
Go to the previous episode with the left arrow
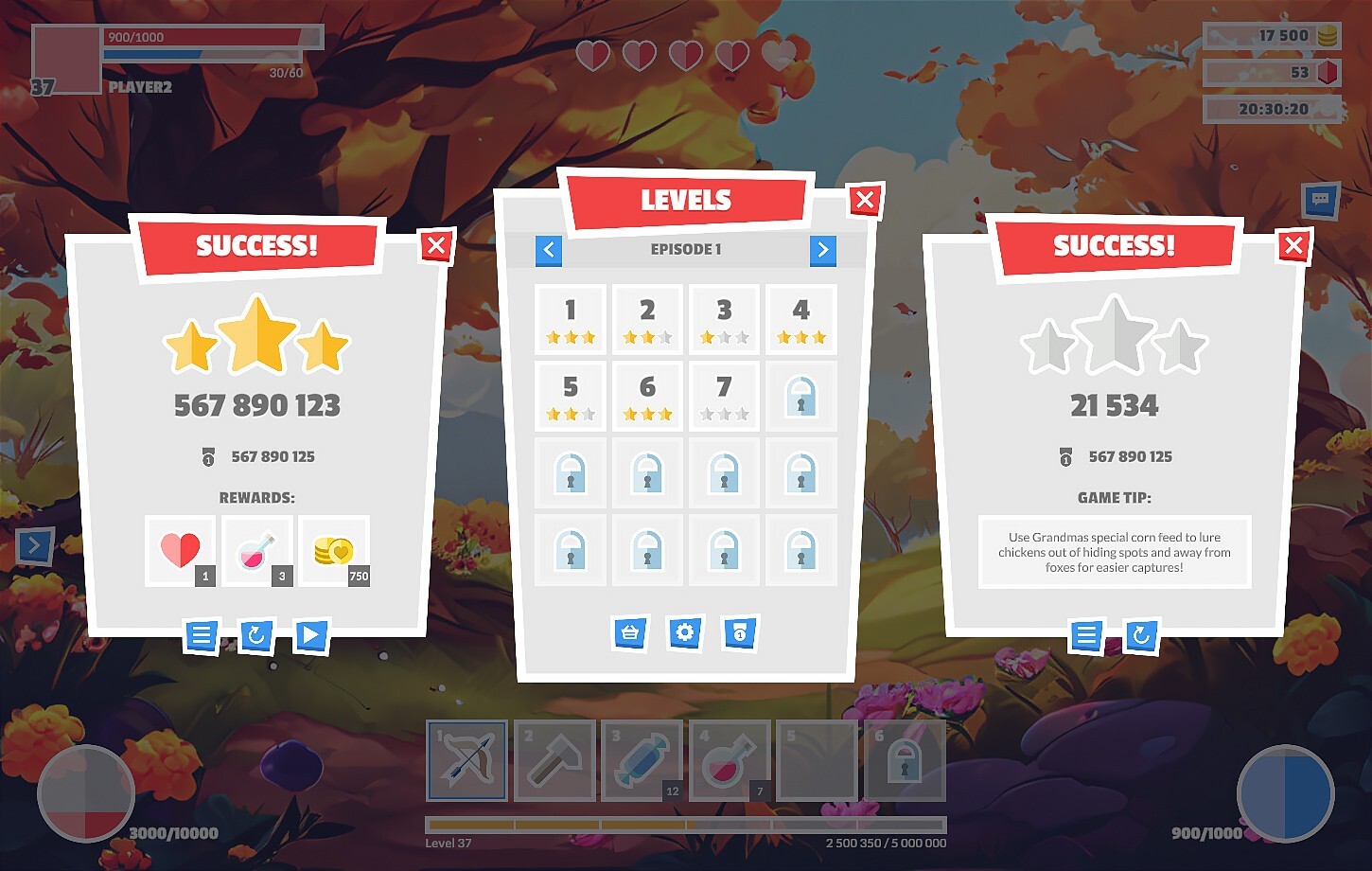549,250
